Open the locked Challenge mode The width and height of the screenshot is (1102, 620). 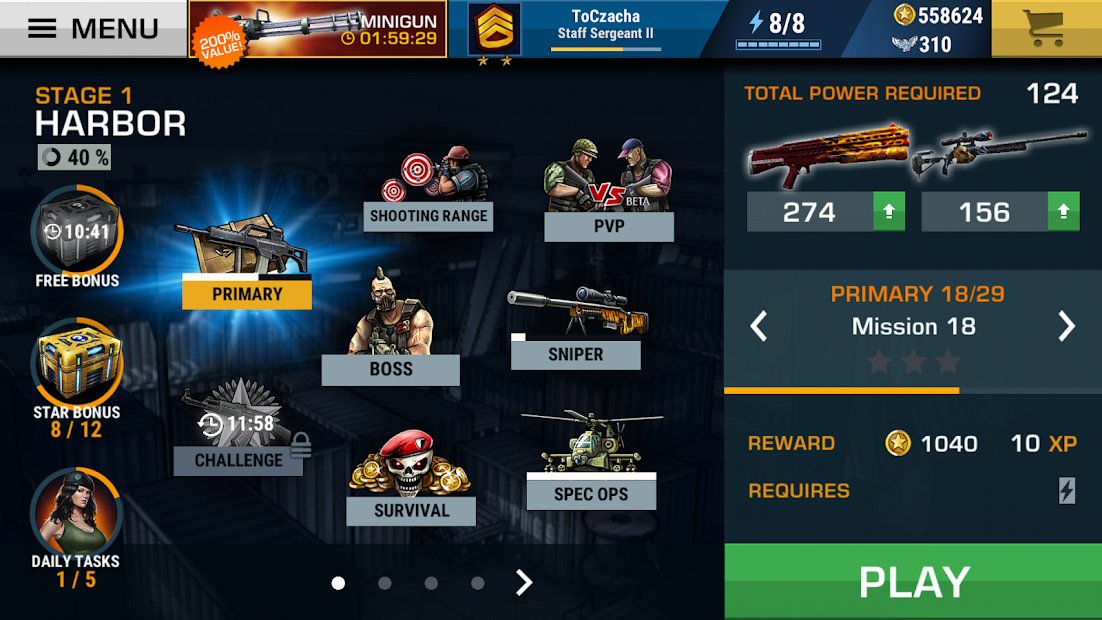click(238, 430)
